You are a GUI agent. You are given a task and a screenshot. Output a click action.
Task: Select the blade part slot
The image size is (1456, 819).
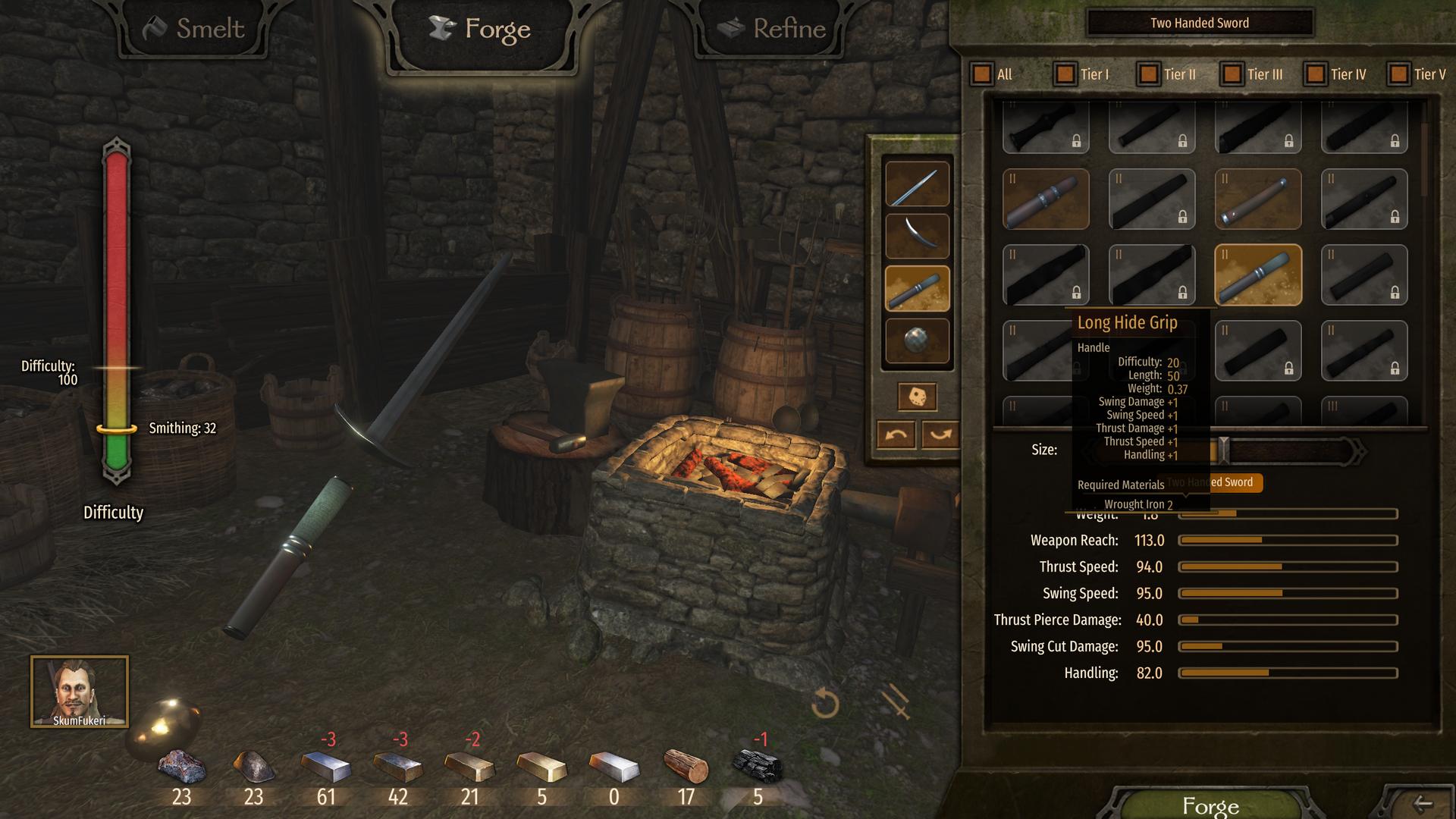click(917, 184)
